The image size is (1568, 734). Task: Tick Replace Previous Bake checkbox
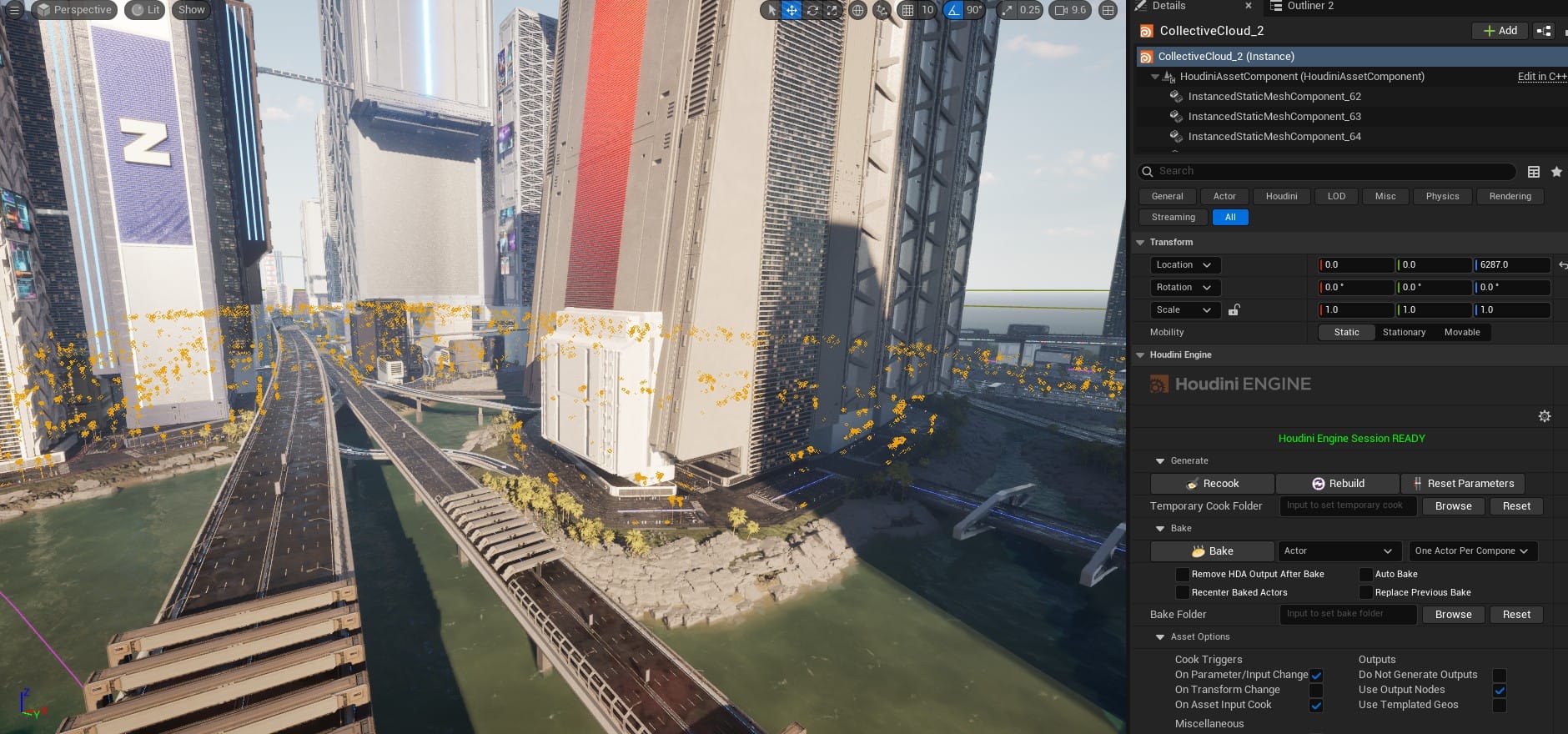click(x=1366, y=593)
